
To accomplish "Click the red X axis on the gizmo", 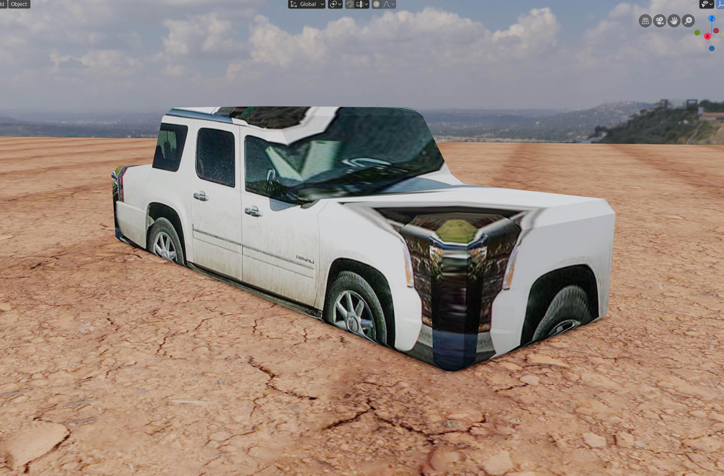I will [708, 36].
